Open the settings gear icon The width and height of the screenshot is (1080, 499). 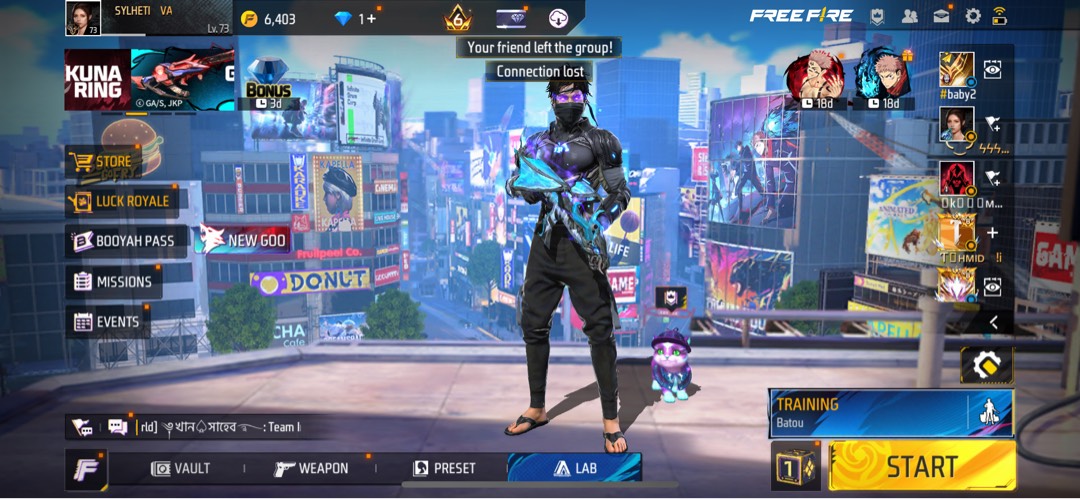tap(972, 16)
